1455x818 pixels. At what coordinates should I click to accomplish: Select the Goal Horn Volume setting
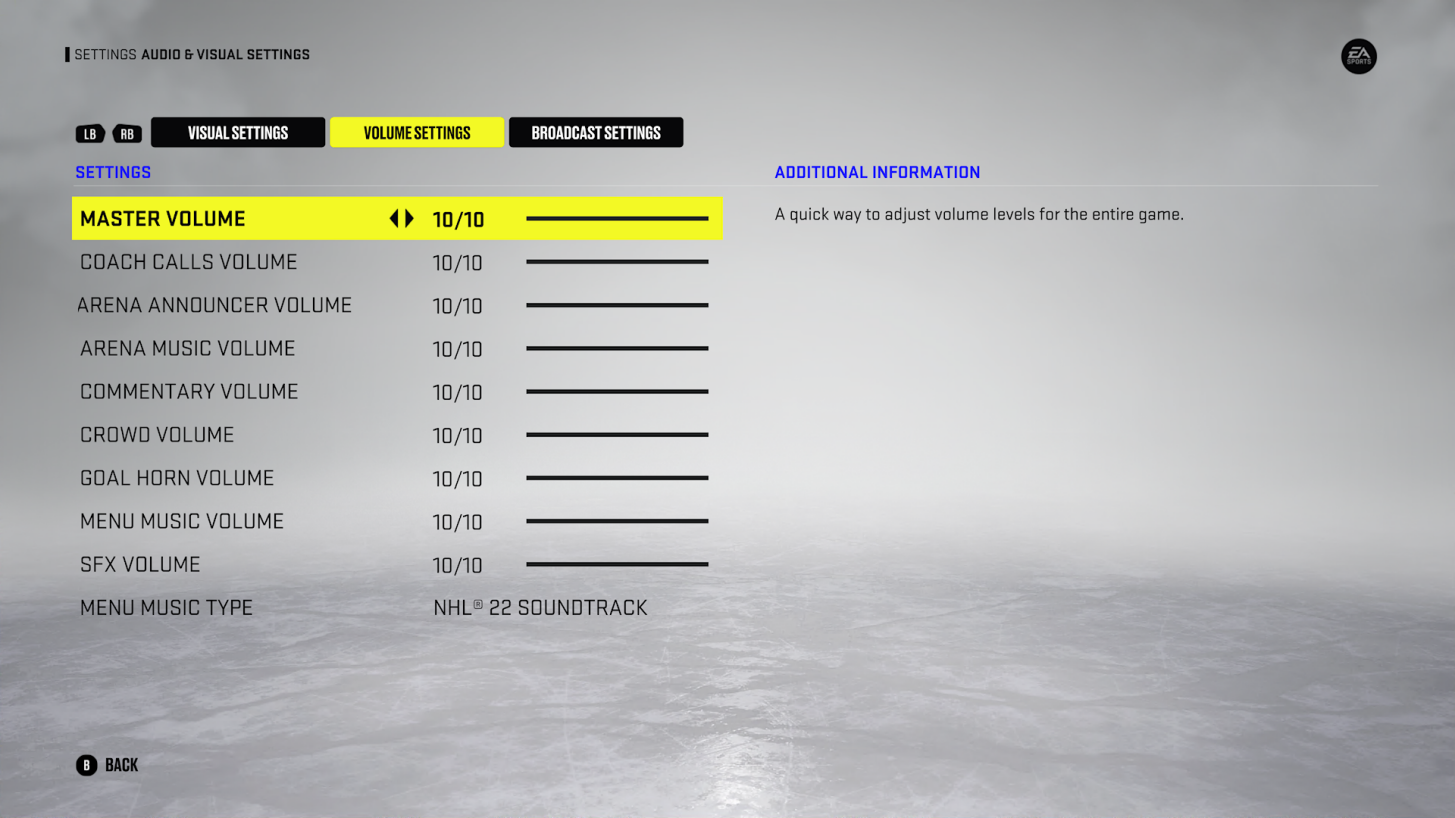click(176, 478)
